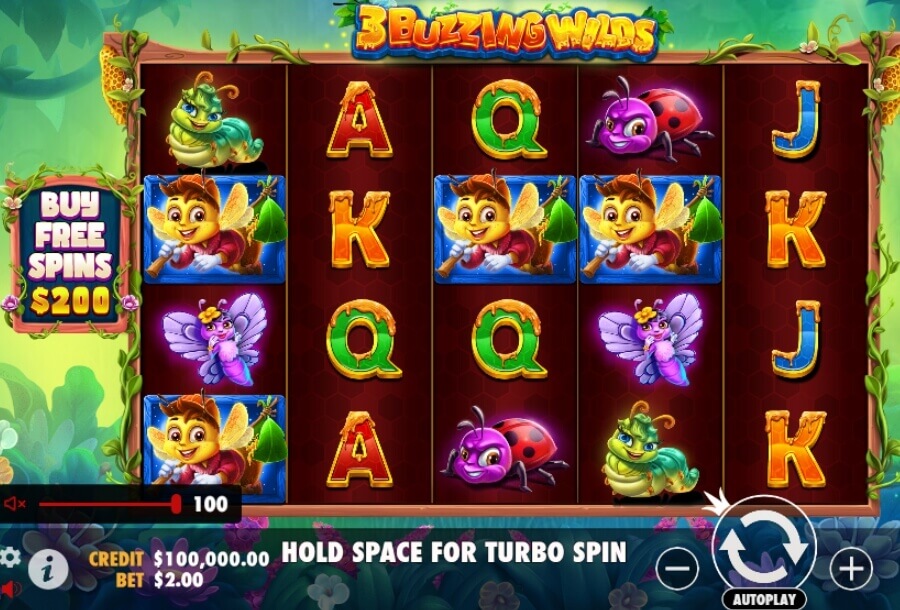900x610 pixels.
Task: Open settings via the gear icon
Action: (9, 556)
